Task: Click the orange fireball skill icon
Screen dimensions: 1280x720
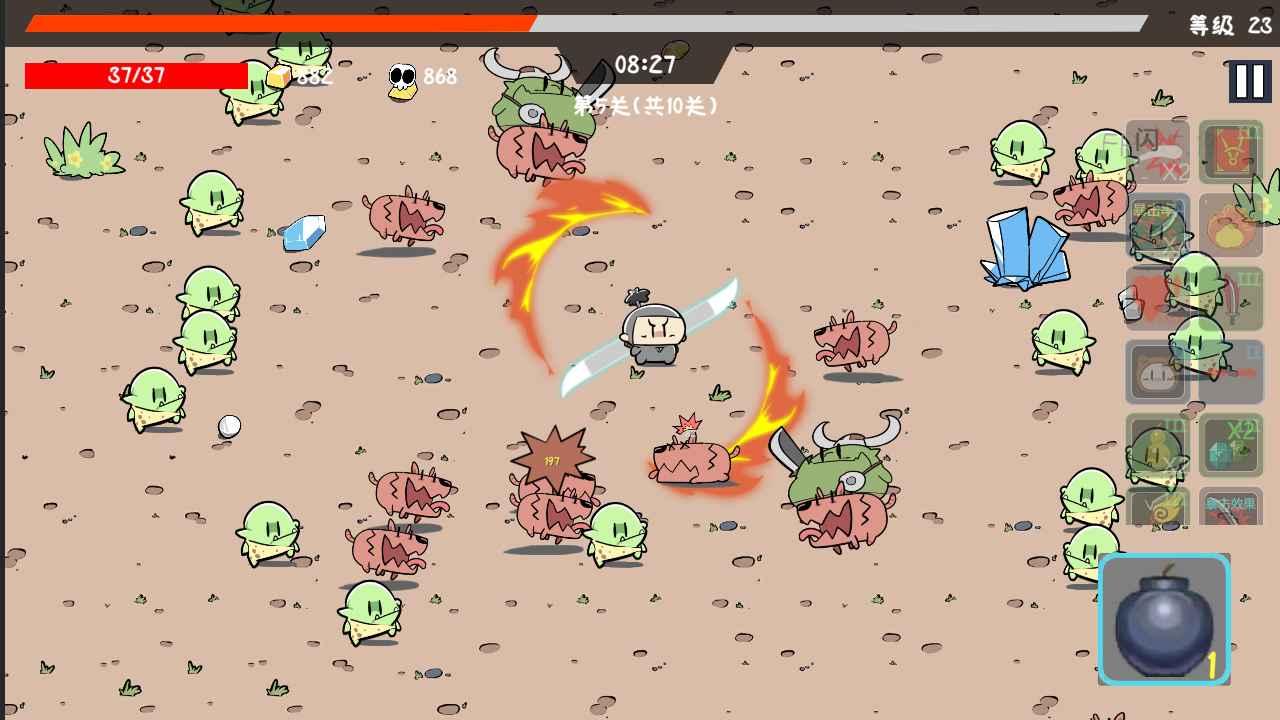Action: (1230, 227)
